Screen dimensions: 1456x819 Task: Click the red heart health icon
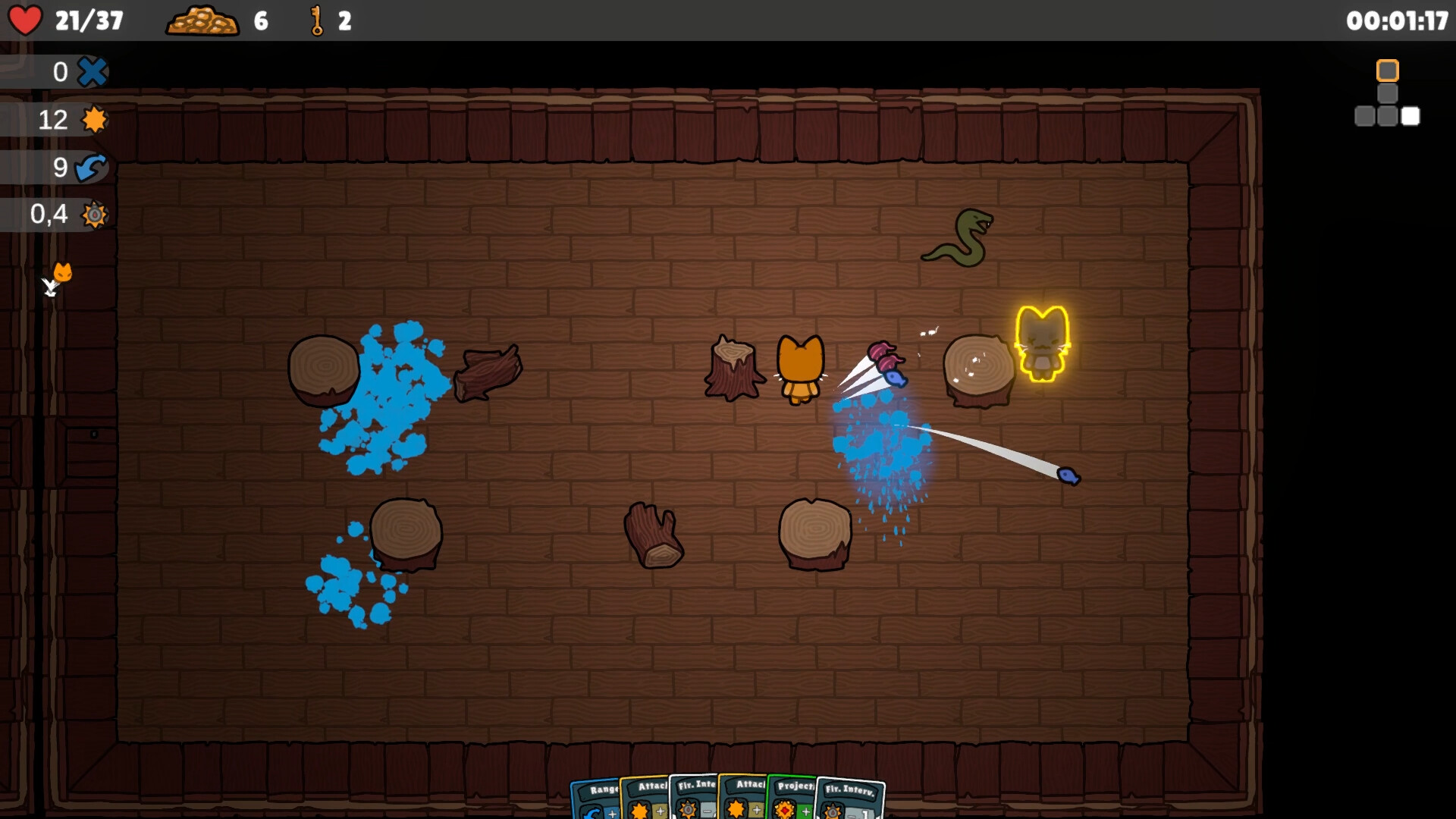click(x=27, y=20)
